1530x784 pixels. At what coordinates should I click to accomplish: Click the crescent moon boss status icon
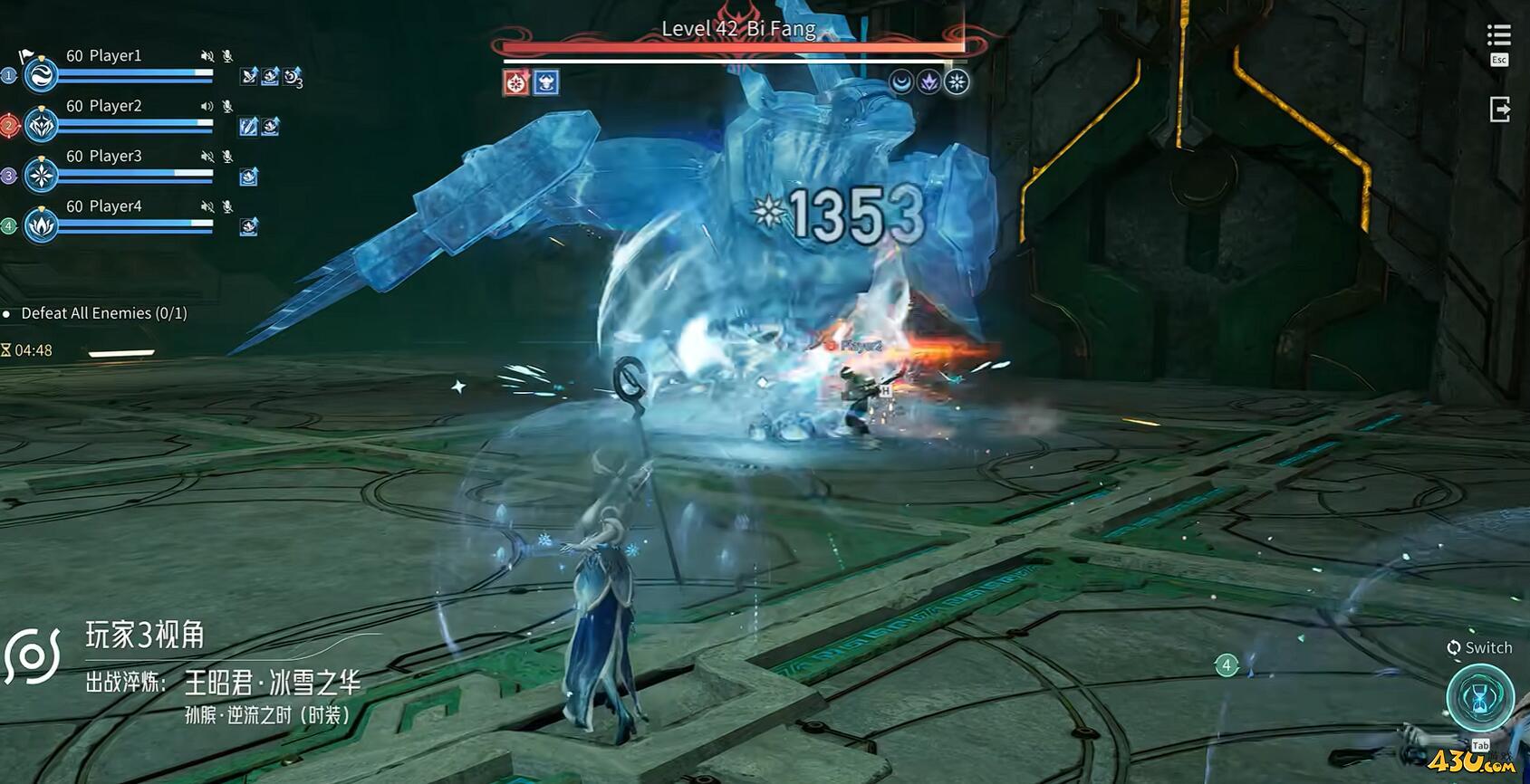pyautogui.click(x=900, y=82)
